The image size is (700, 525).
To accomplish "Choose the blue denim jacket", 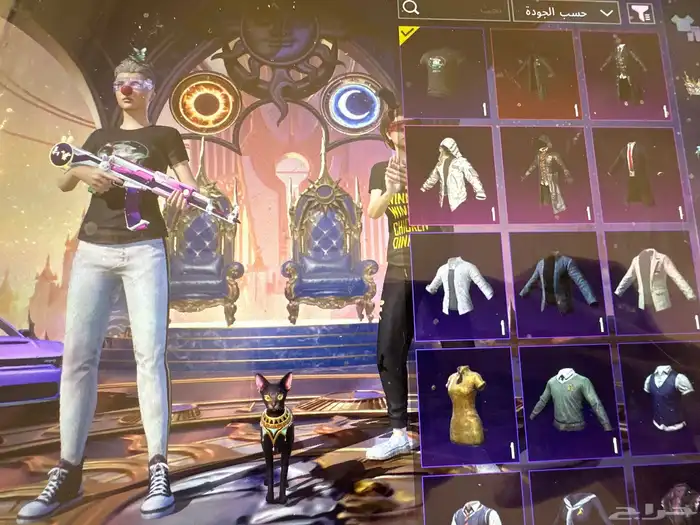I will pyautogui.click(x=557, y=285).
